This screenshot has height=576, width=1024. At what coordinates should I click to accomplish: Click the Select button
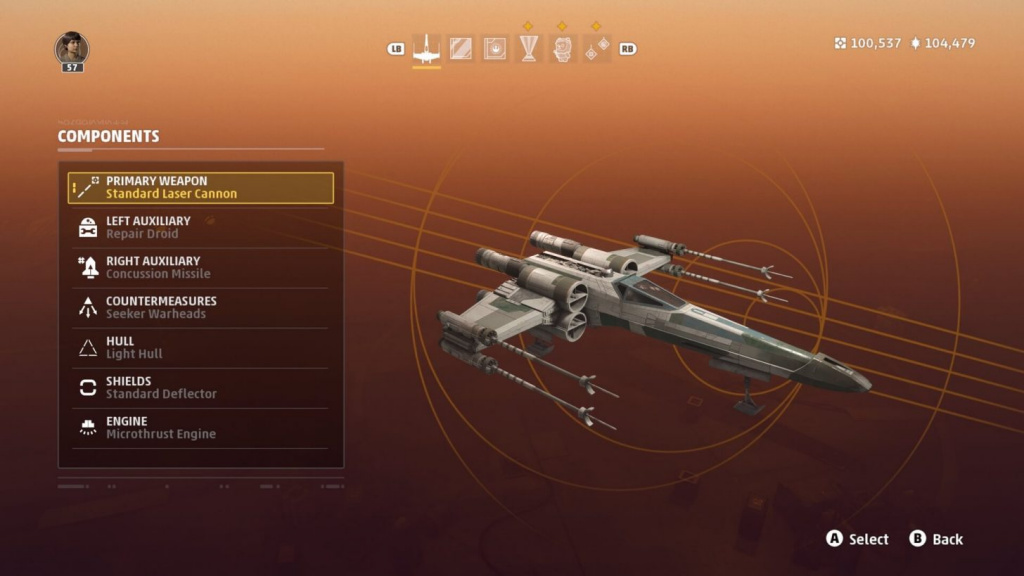point(857,539)
